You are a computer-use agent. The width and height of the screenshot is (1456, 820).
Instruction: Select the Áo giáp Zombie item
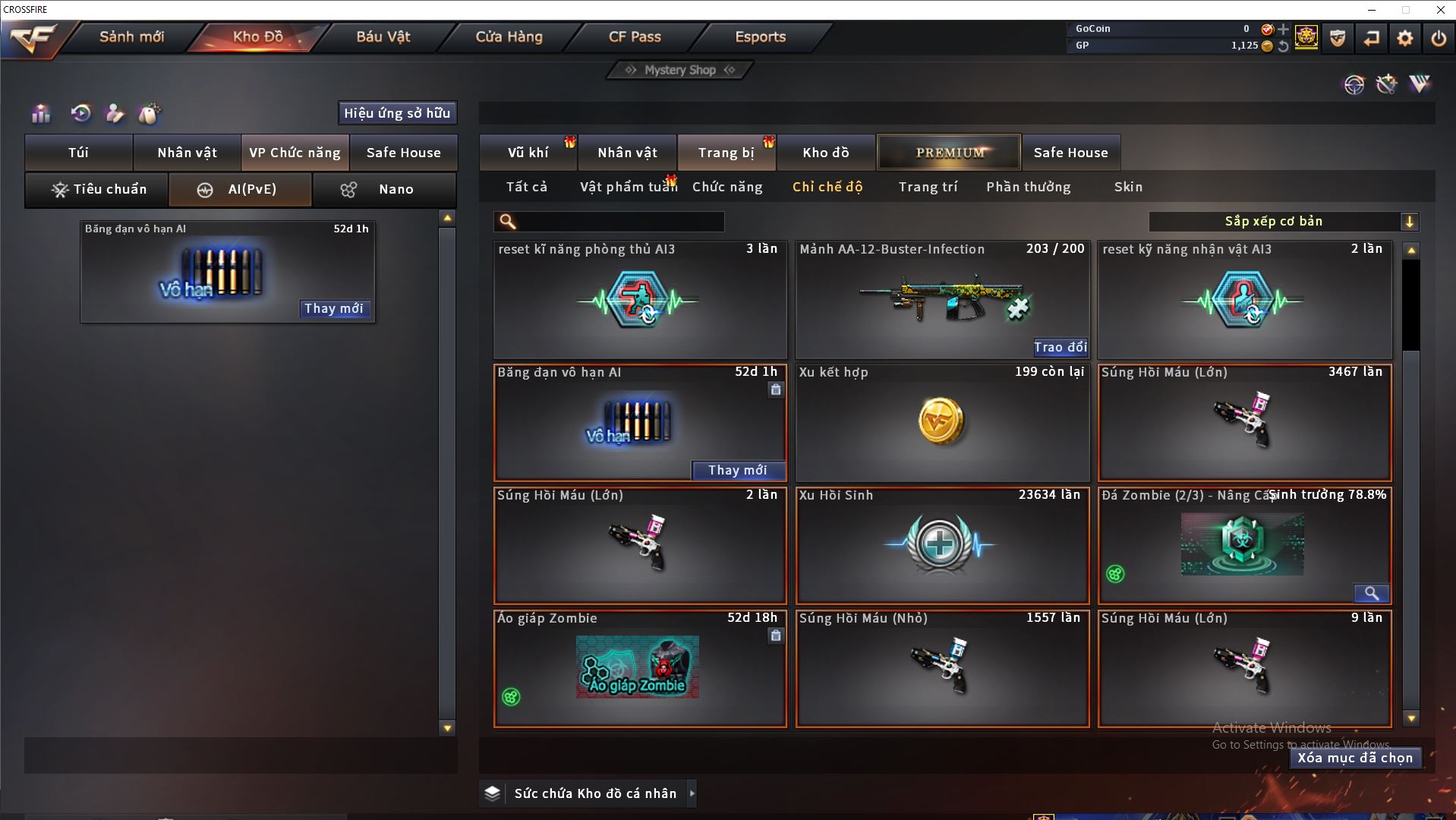coord(639,668)
